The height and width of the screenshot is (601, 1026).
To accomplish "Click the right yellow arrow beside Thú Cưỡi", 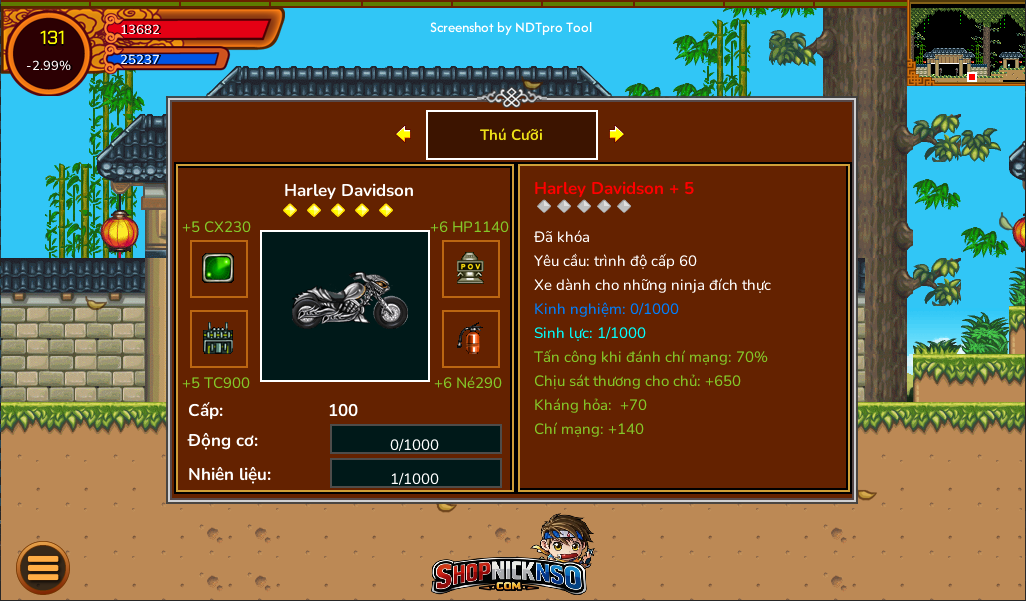I will pyautogui.click(x=617, y=134).
